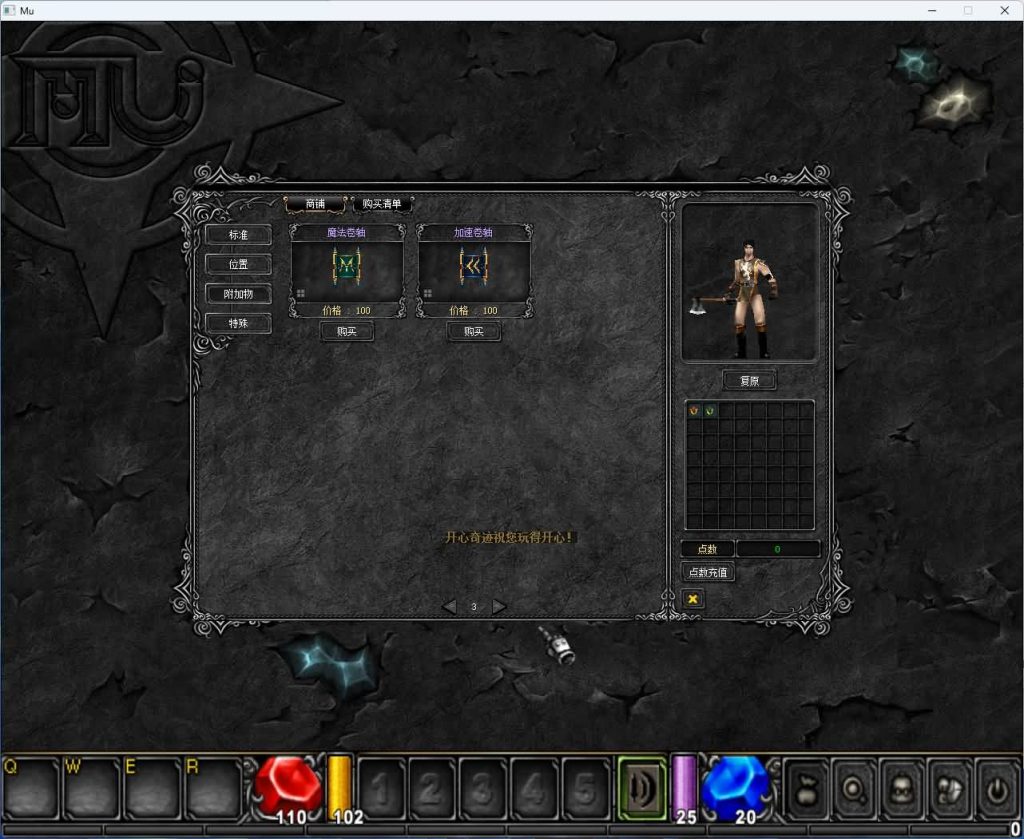Show the 附加物 category

238,294
